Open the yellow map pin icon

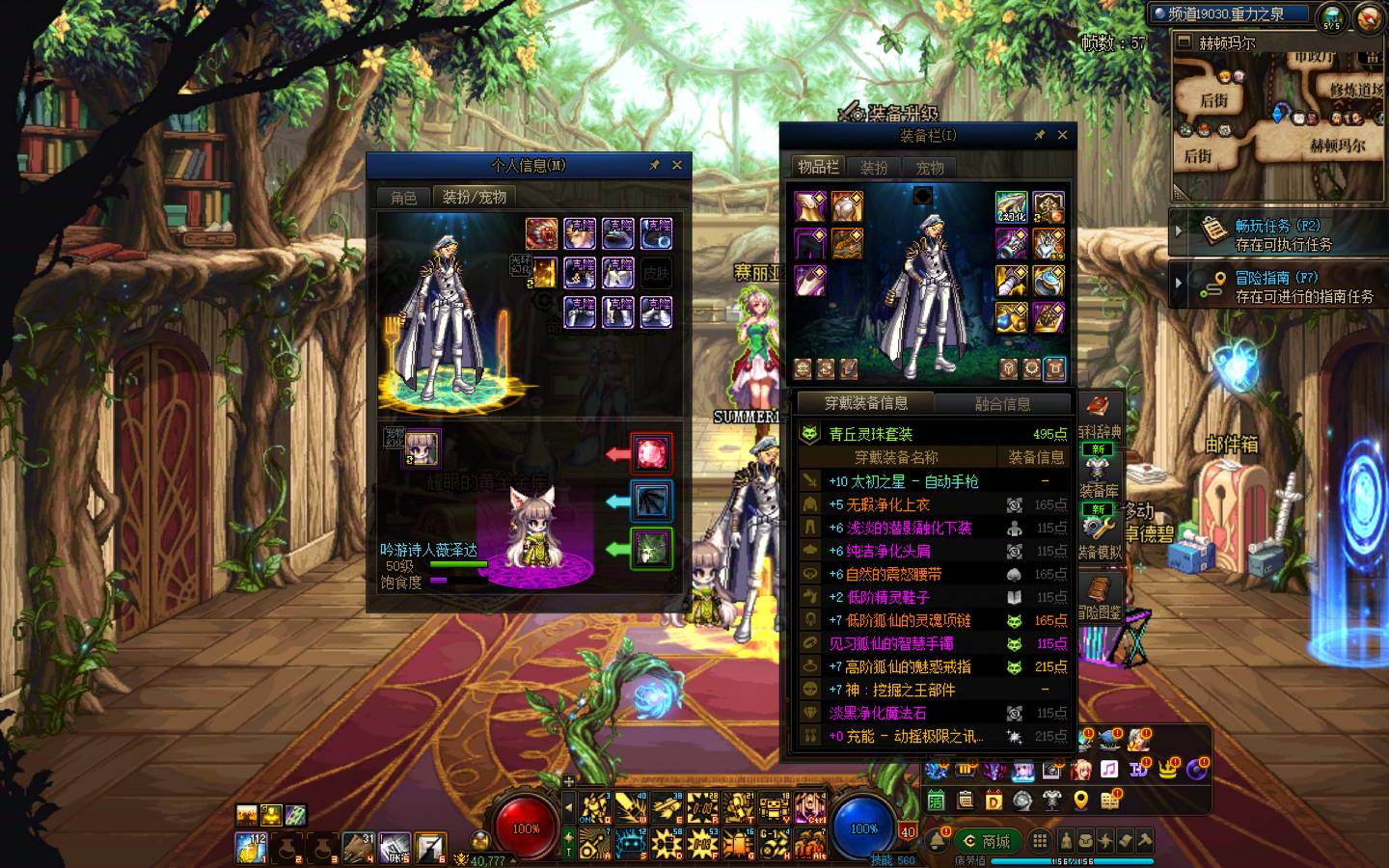click(1080, 800)
